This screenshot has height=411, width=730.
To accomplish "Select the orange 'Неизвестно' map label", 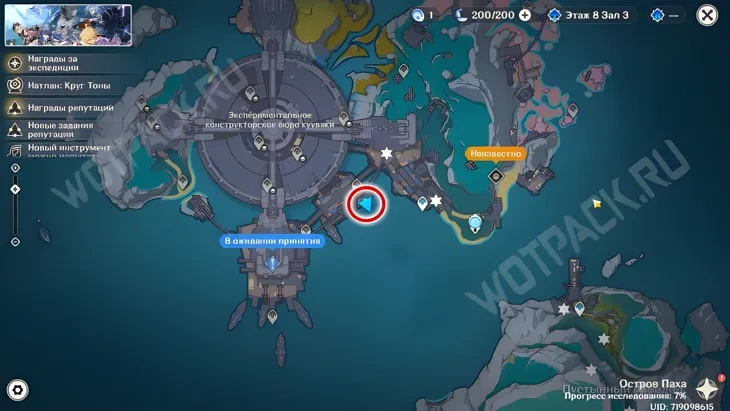I will [x=495, y=154].
